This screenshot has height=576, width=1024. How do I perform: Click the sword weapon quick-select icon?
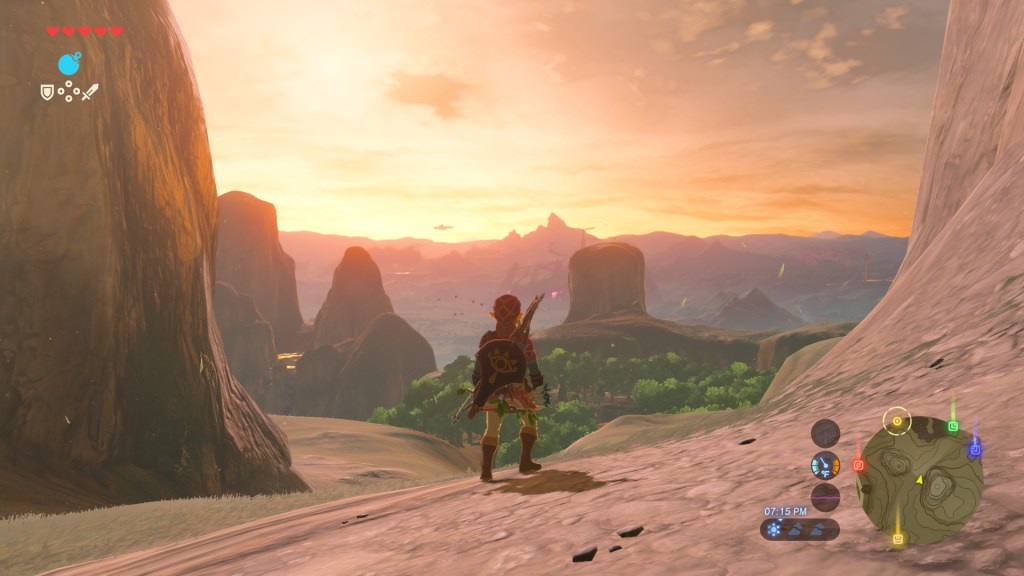click(91, 92)
